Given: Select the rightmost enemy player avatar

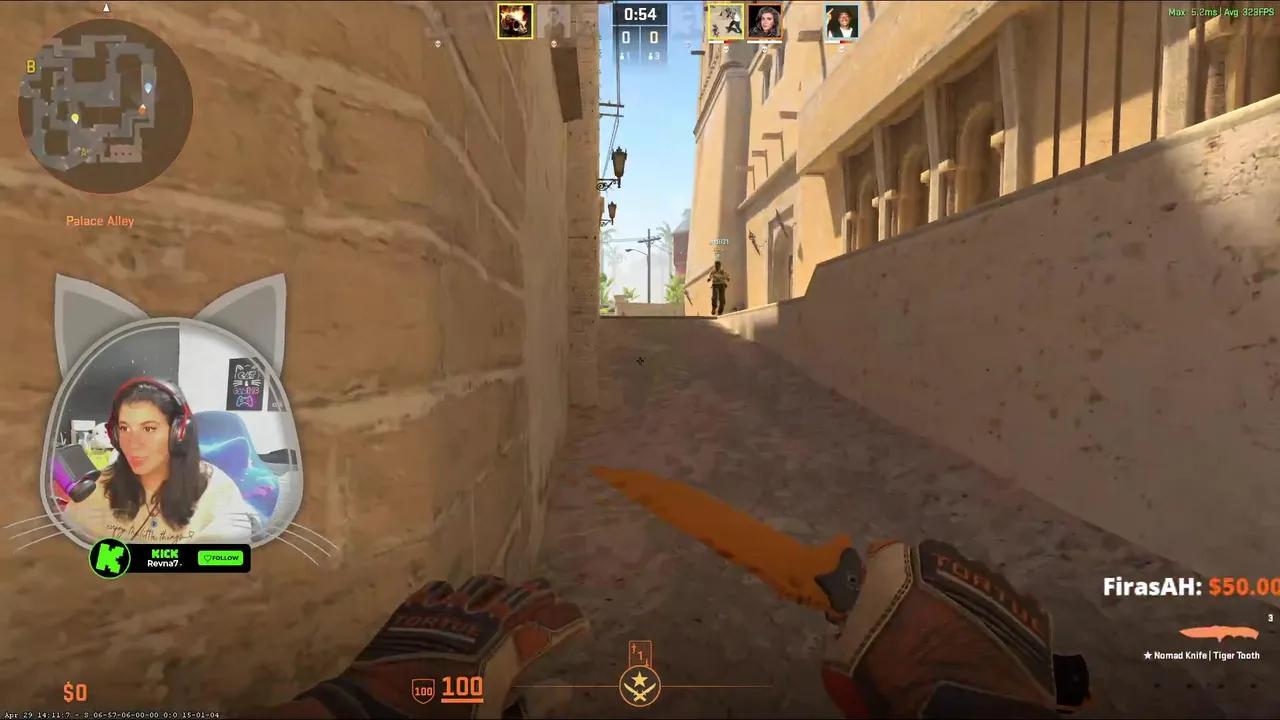Looking at the screenshot, I should click(840, 22).
